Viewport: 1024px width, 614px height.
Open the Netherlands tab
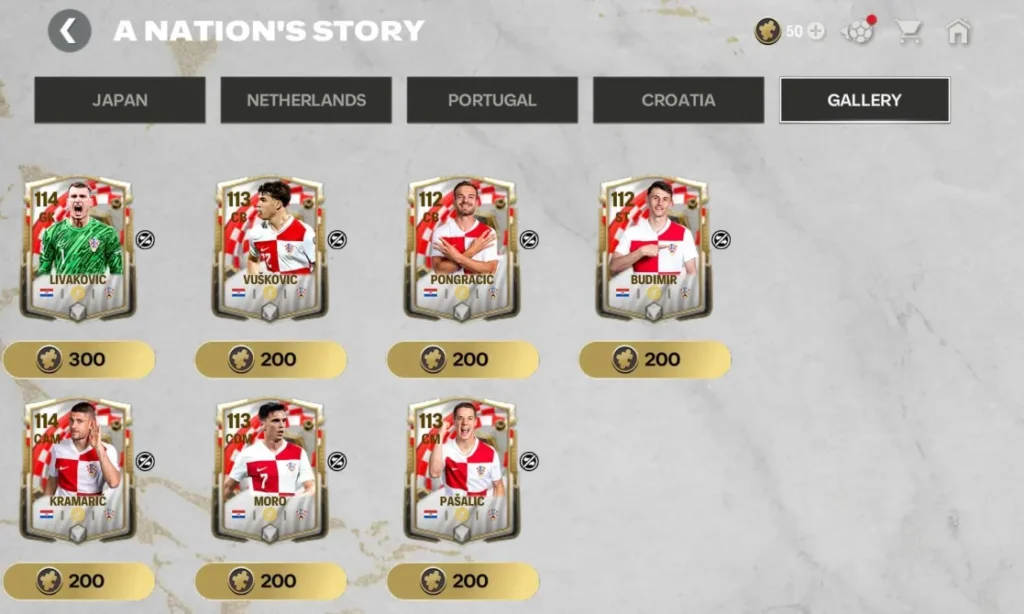click(x=306, y=100)
